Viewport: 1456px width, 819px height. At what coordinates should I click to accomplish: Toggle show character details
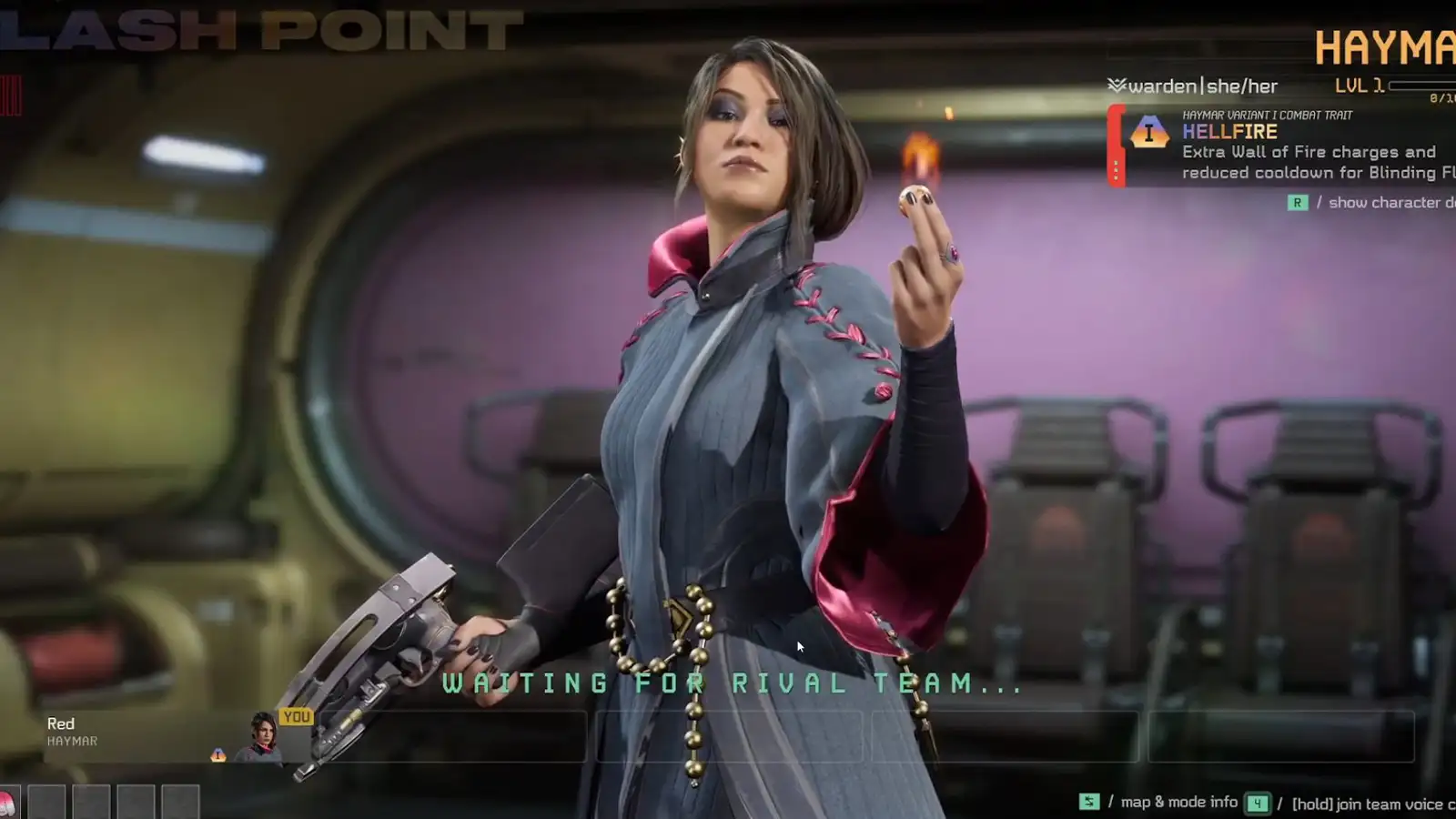pyautogui.click(x=1384, y=203)
